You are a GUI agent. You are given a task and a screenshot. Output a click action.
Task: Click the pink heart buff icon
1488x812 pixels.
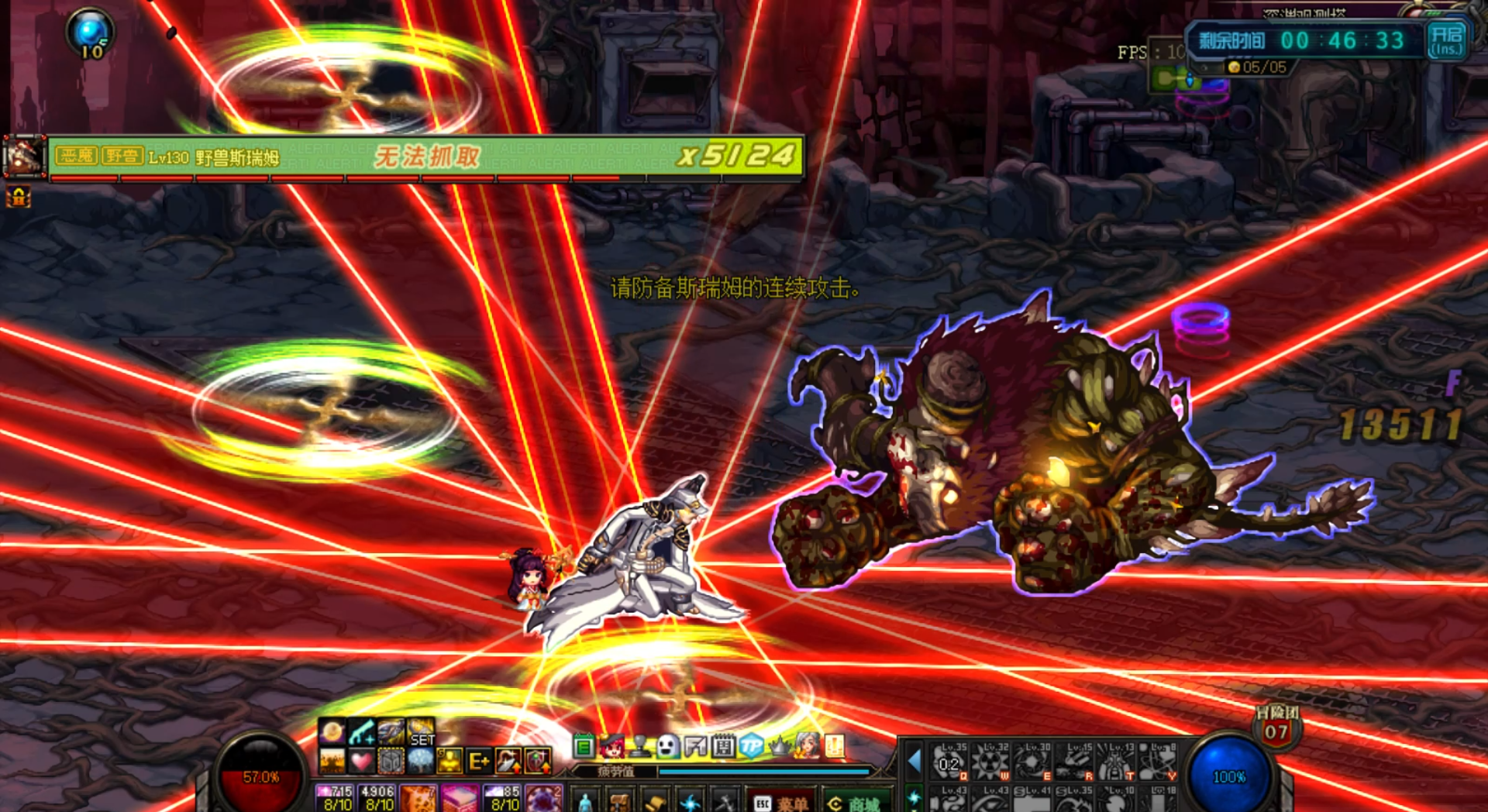point(361,762)
